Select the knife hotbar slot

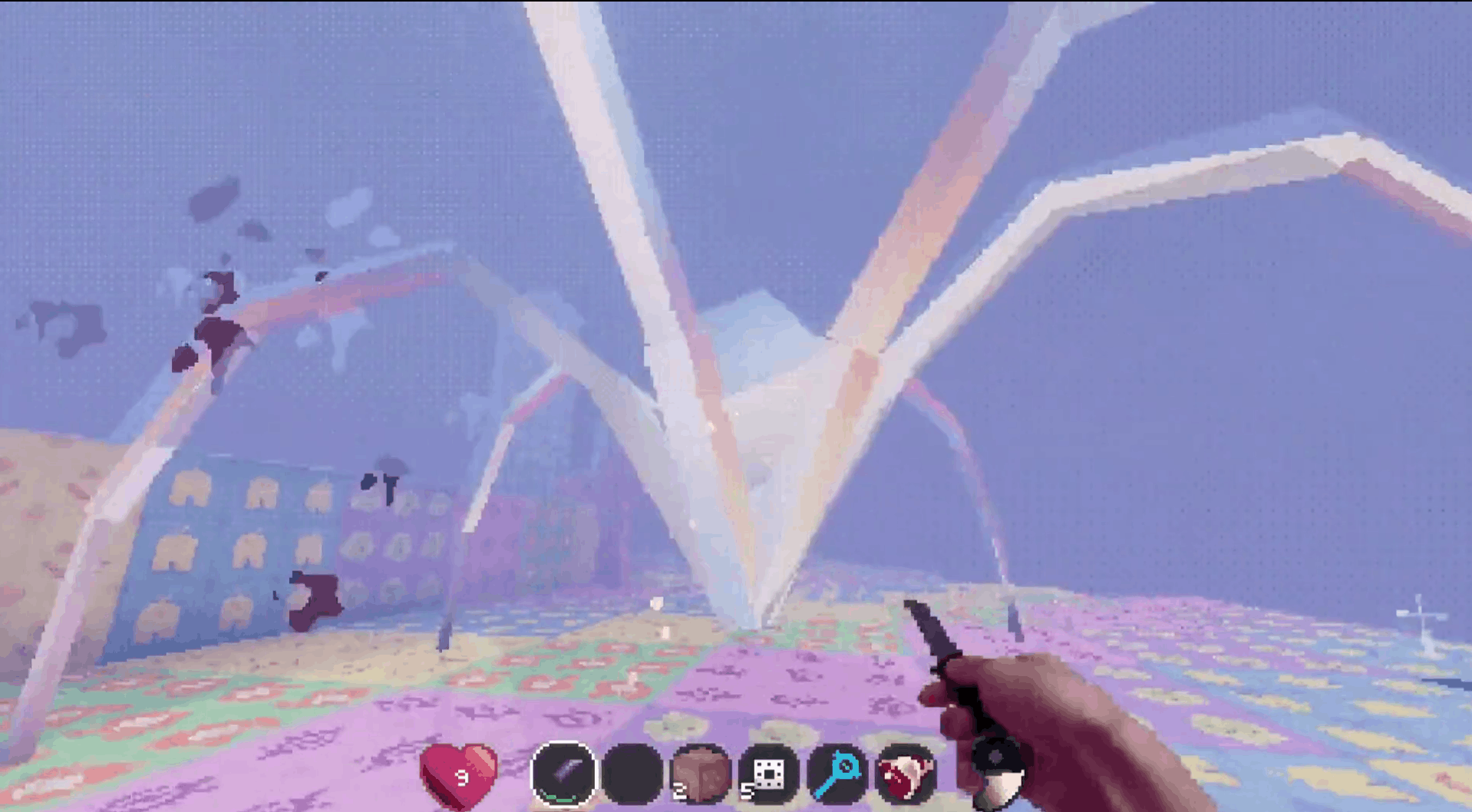[564, 774]
